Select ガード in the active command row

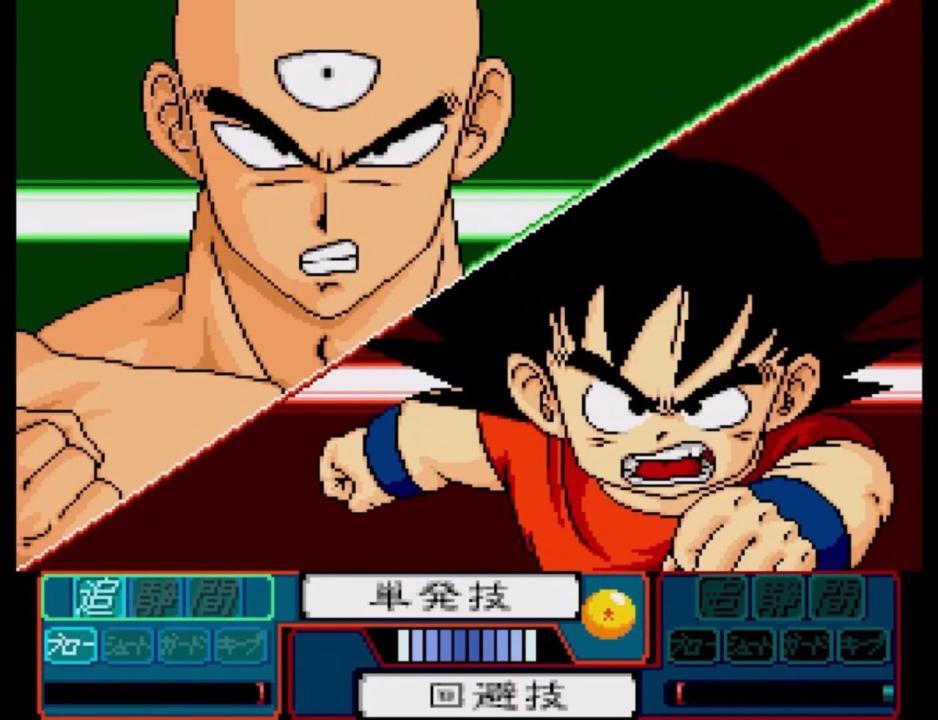pyautogui.click(x=185, y=646)
